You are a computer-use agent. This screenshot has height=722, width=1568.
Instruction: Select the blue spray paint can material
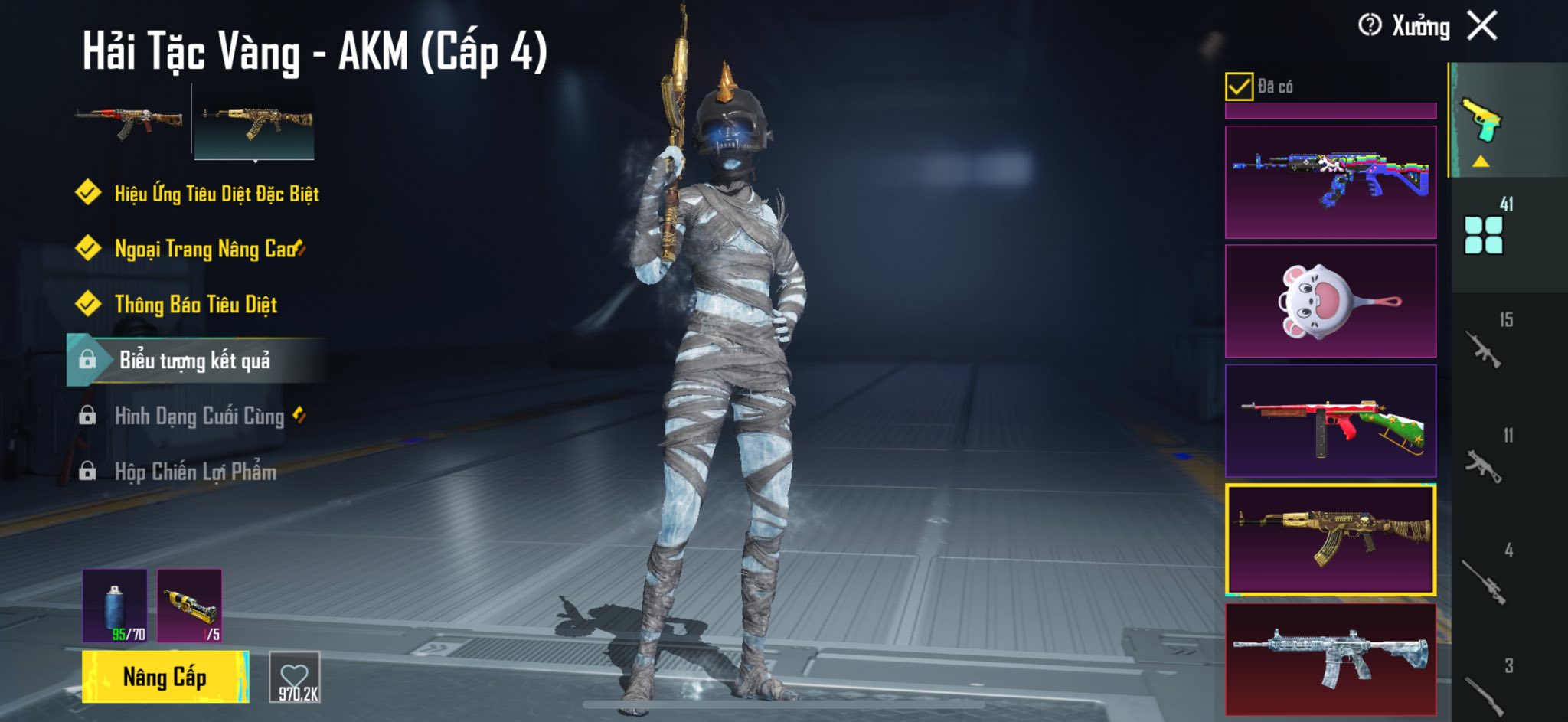[x=115, y=605]
